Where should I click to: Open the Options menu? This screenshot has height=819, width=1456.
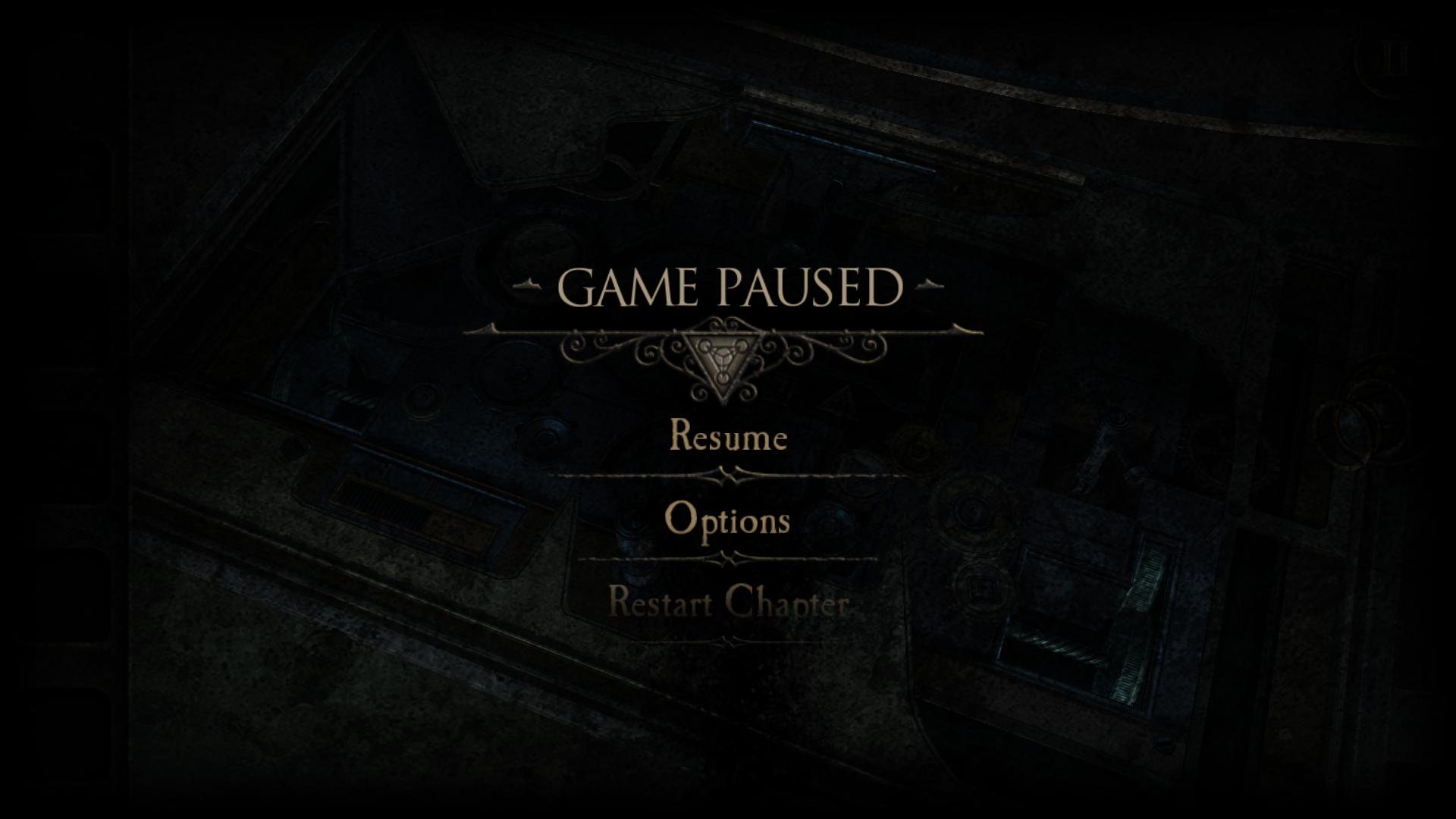[727, 520]
